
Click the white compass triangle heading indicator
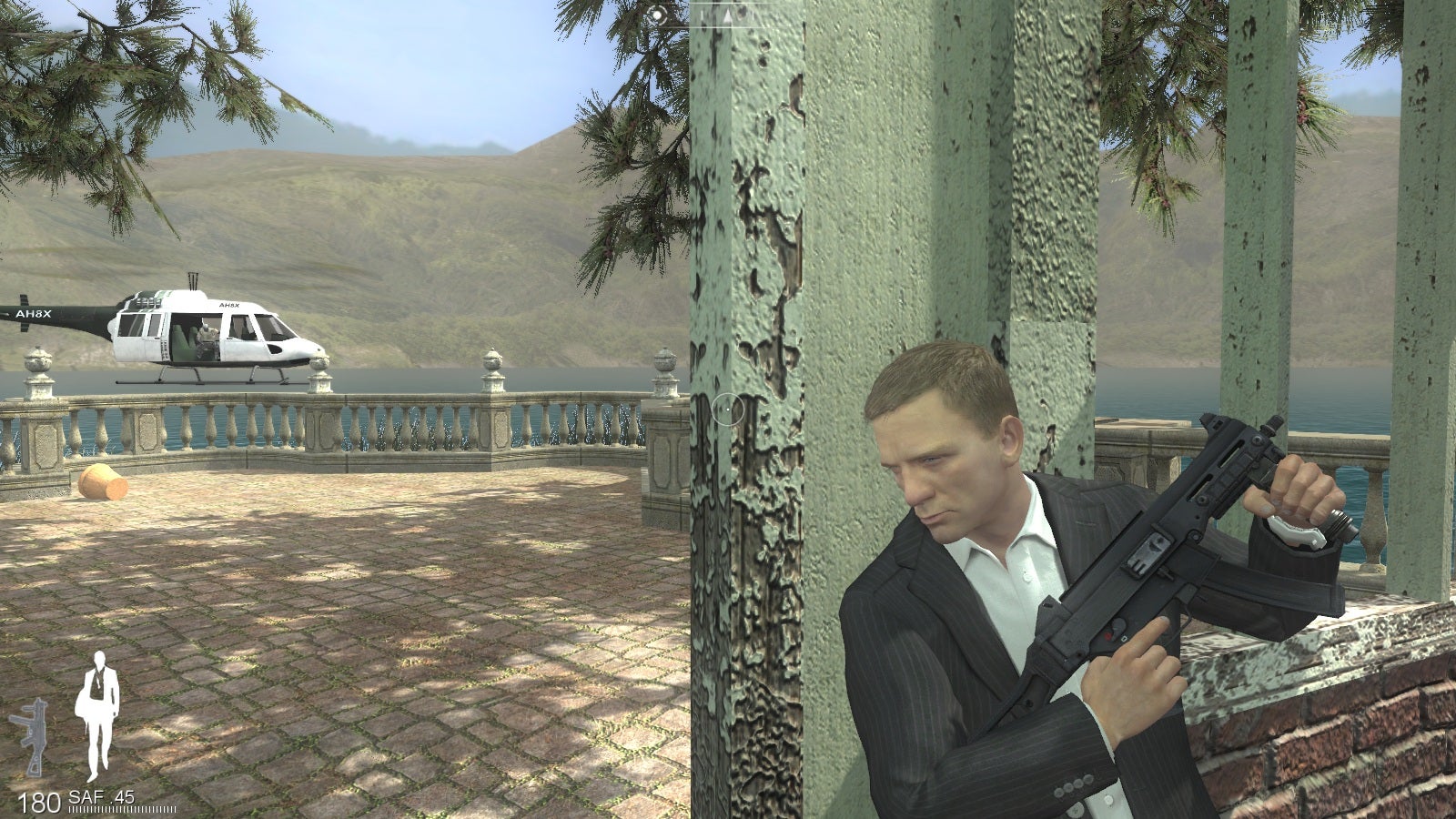tap(728, 16)
